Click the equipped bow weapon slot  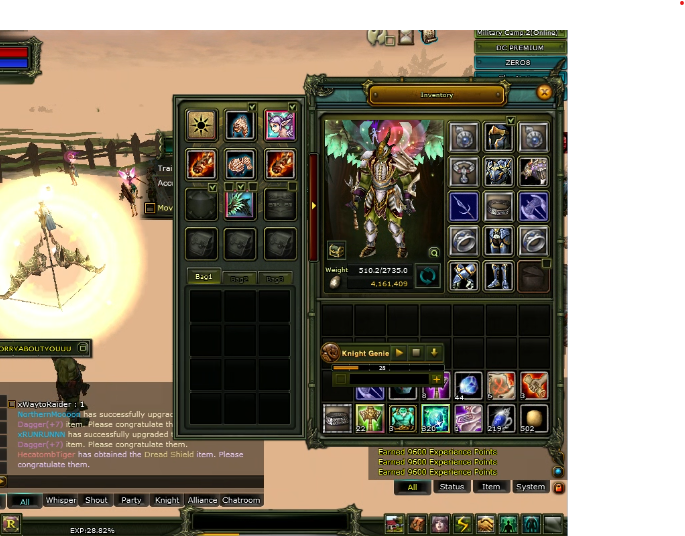[463, 207]
